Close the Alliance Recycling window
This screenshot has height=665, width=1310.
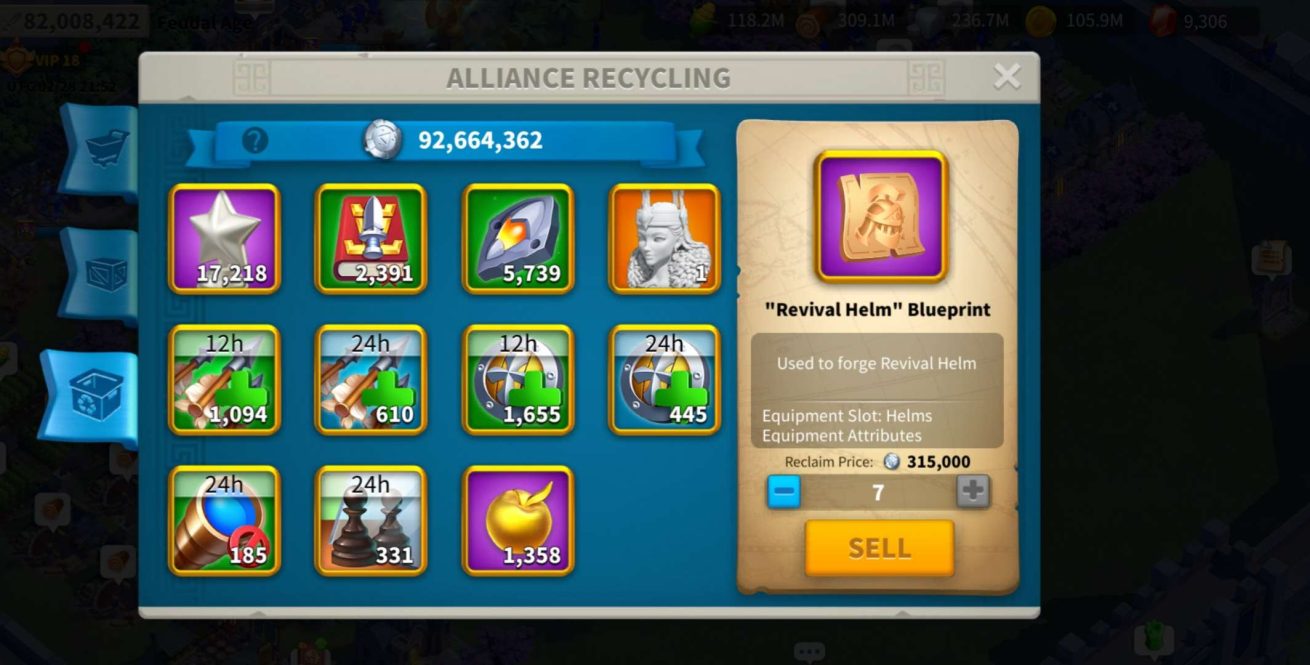tap(1006, 77)
